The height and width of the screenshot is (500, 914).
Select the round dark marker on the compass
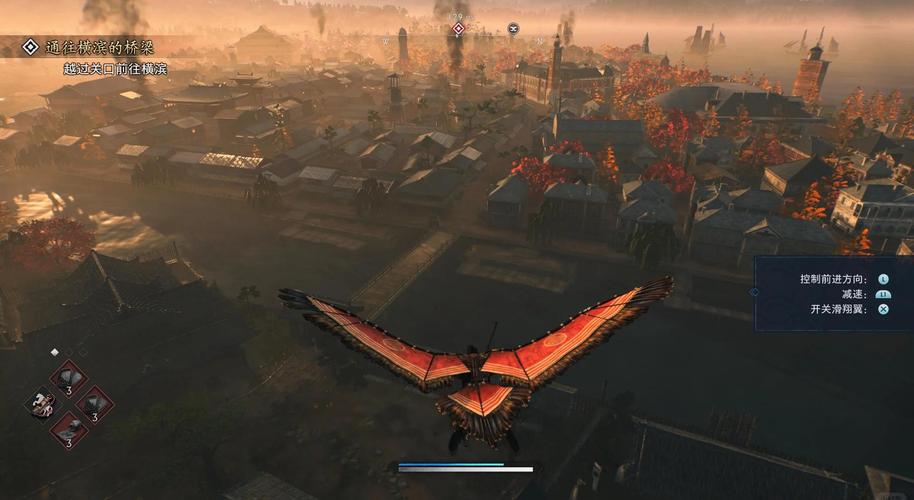(513, 29)
